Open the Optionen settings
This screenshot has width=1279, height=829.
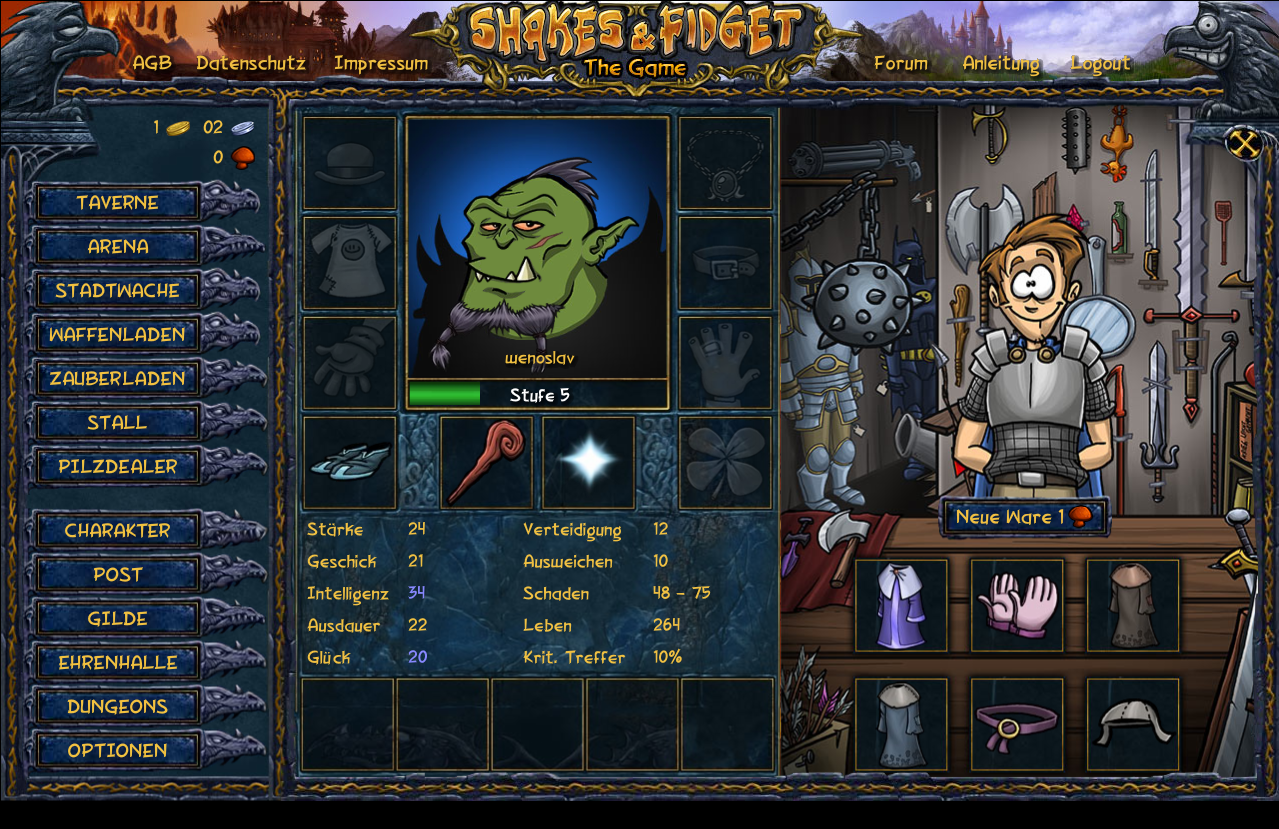[117, 751]
